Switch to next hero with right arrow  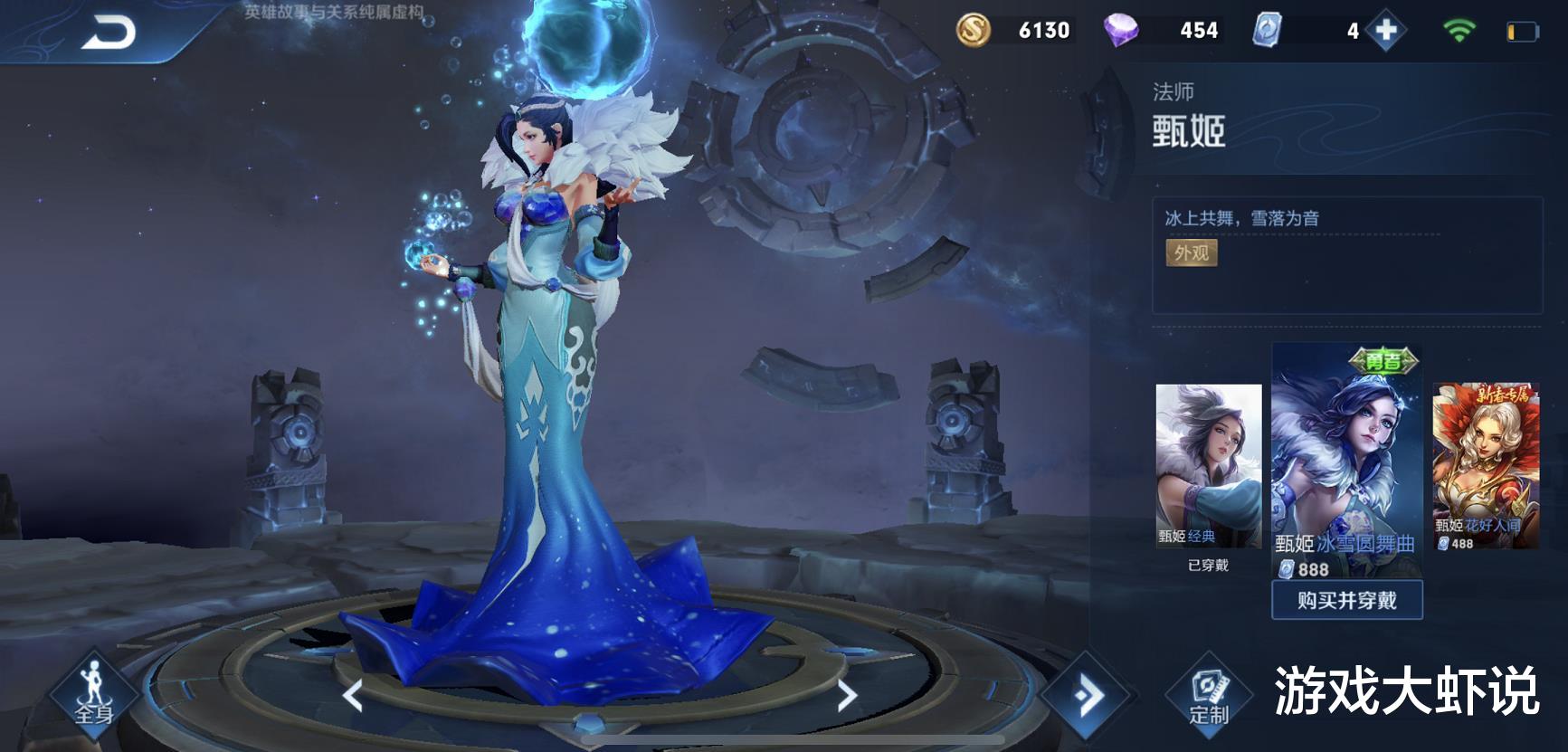coord(846,695)
